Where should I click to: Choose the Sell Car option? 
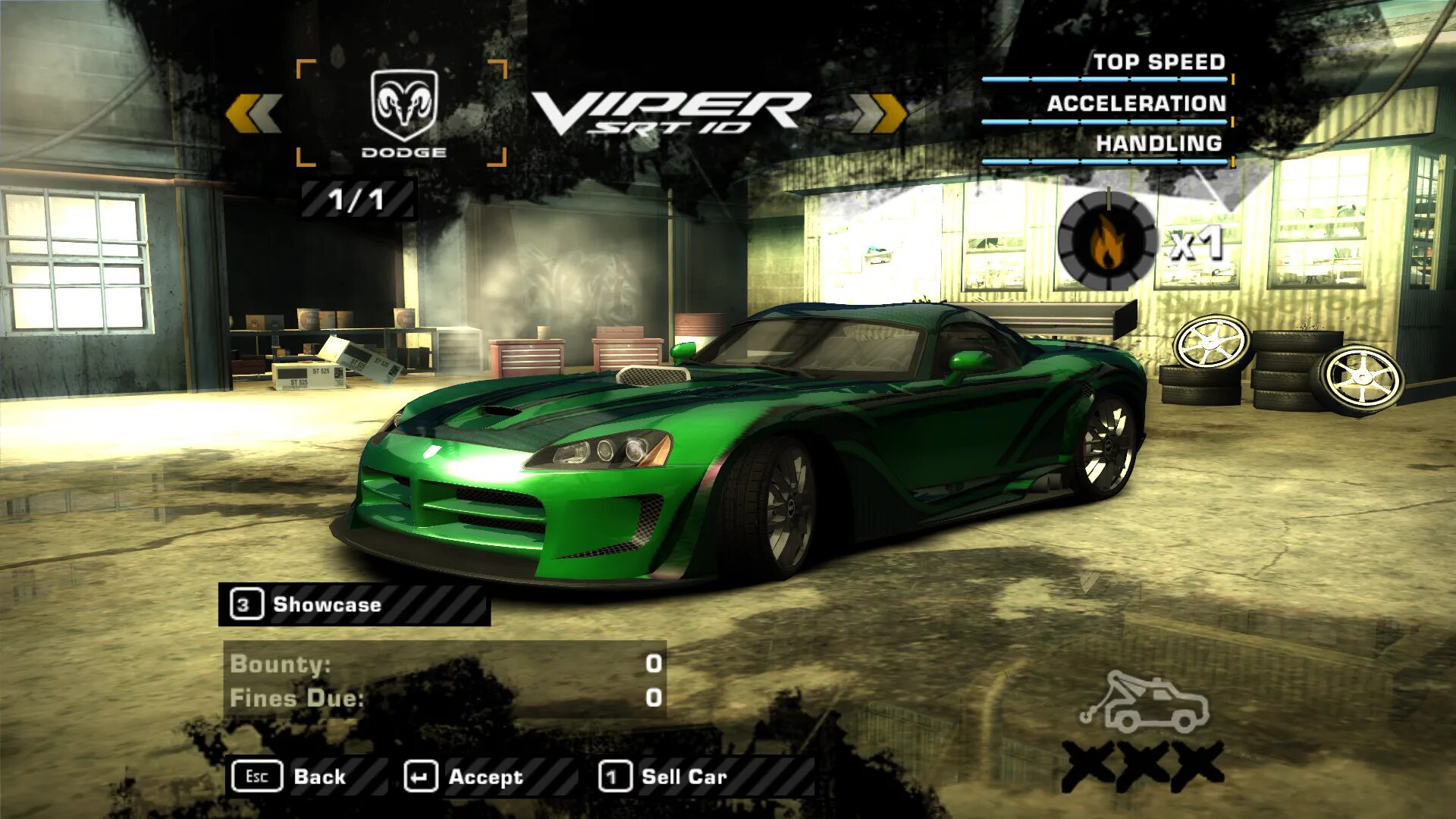(x=664, y=777)
